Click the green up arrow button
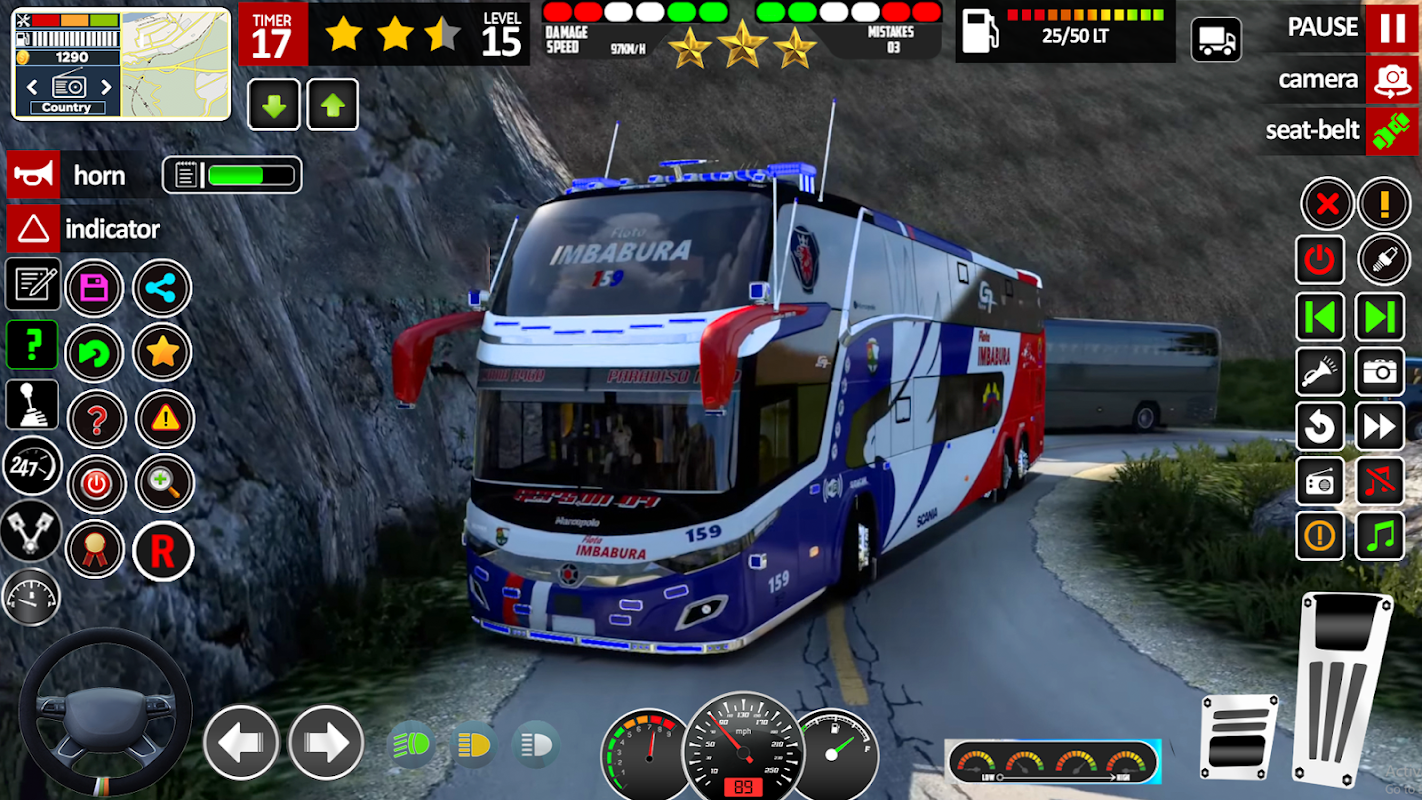1422x800 pixels. [x=332, y=105]
